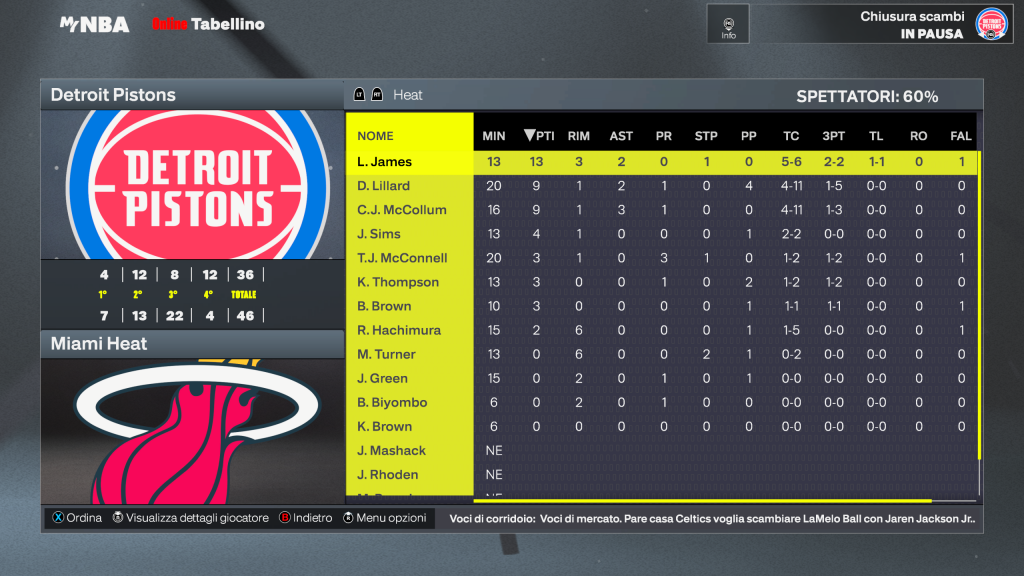Choose C.J. McCollum's stat row
Screen dimensions: 1024x576
402,210
